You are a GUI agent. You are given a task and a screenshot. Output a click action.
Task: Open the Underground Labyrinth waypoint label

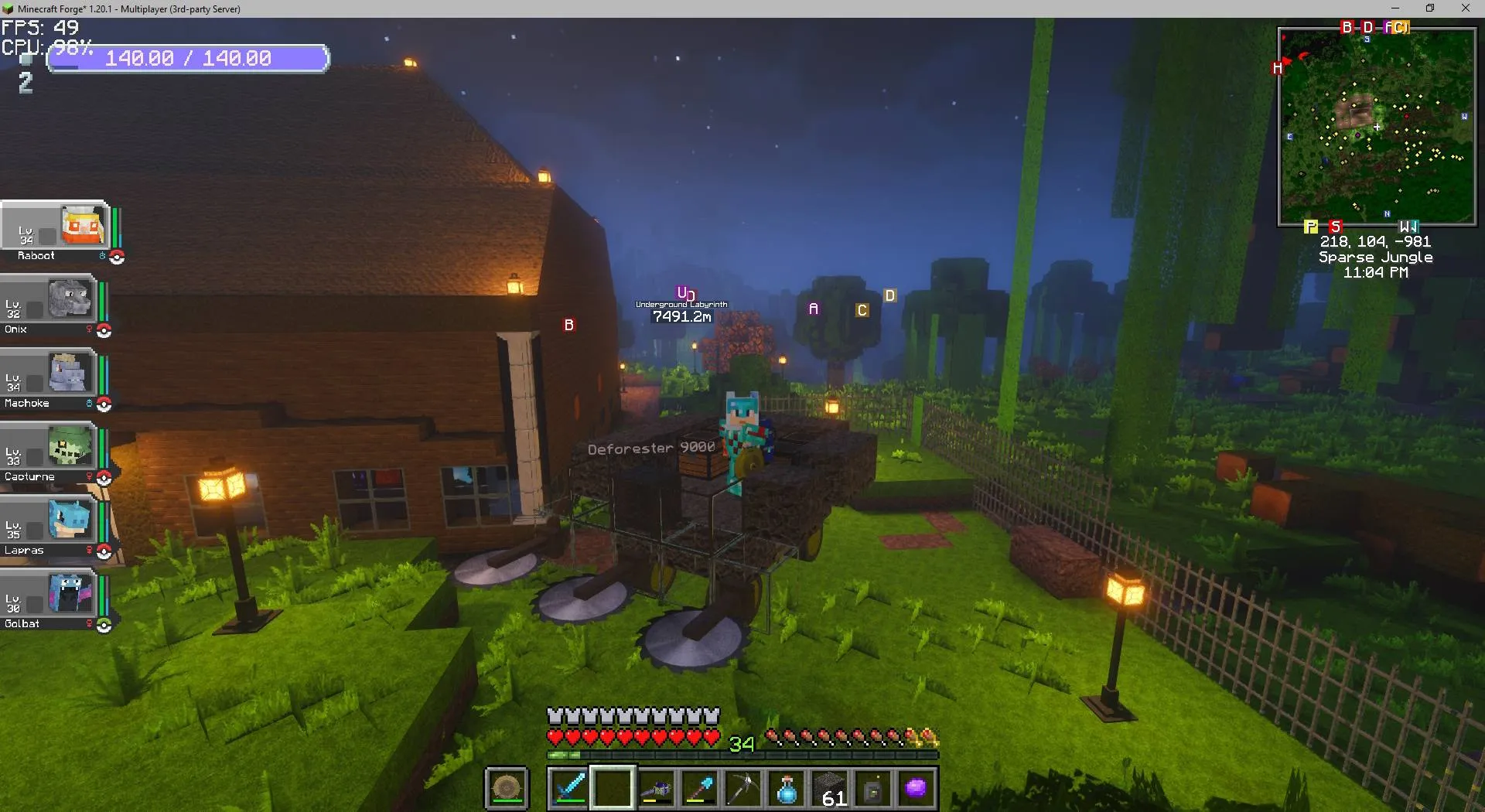681,304
